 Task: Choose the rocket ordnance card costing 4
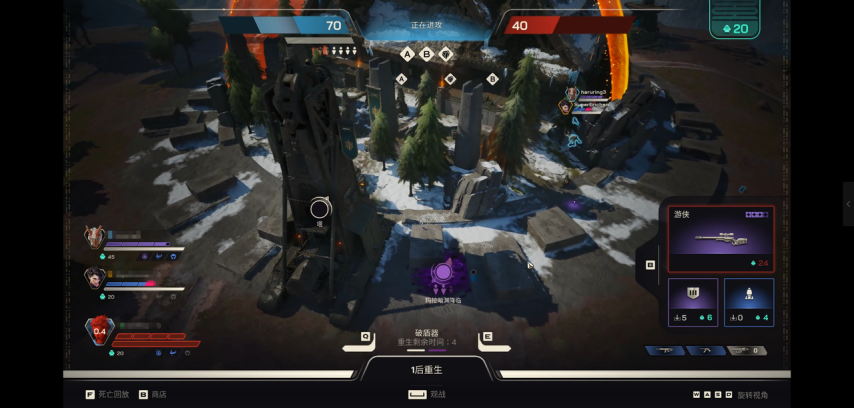[x=749, y=301]
